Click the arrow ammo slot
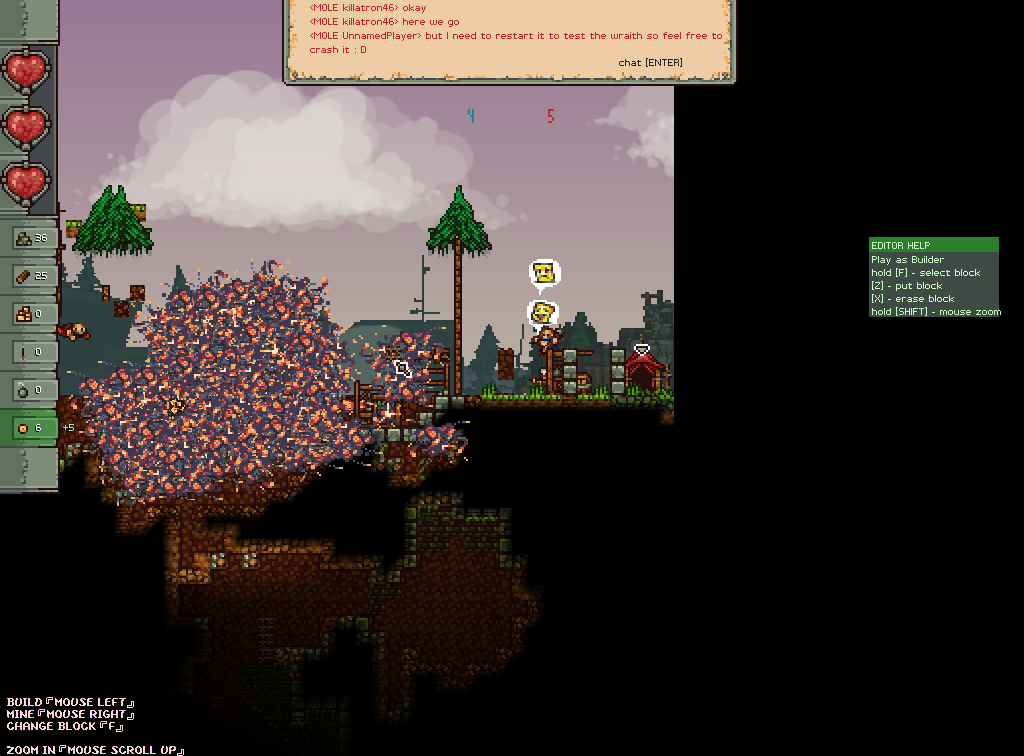 (x=30, y=351)
